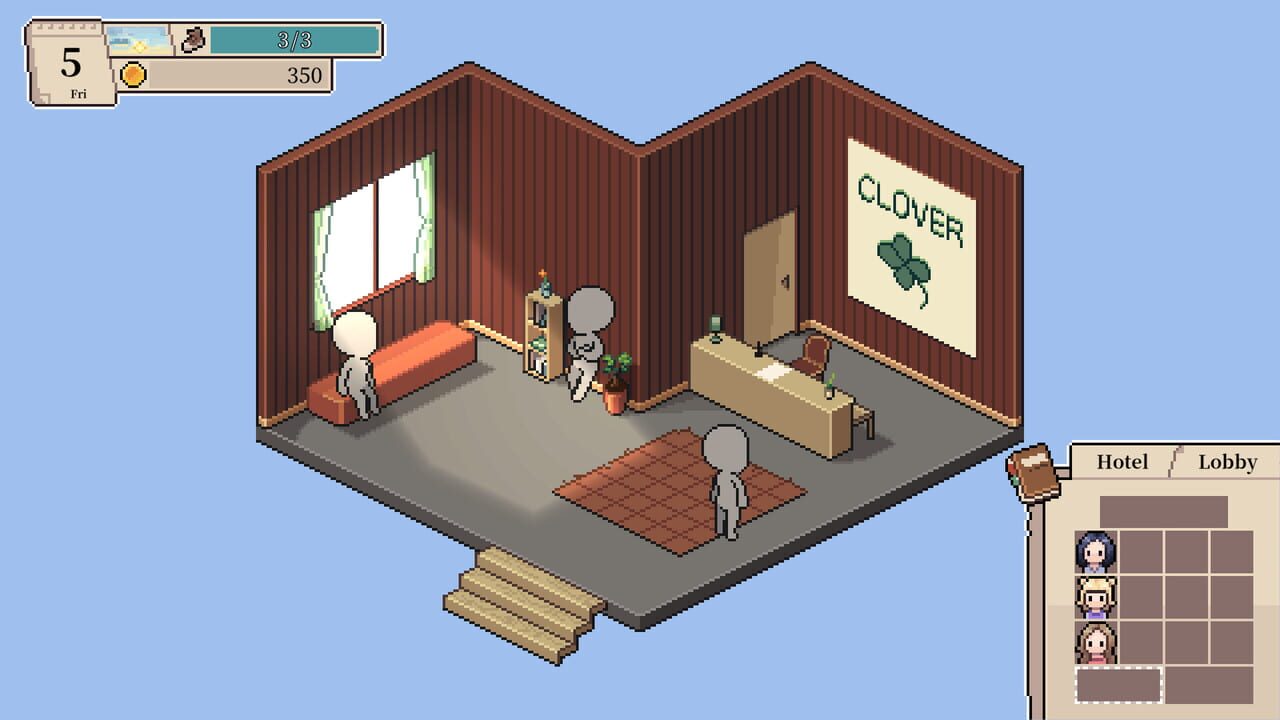Click the coin icon on the money bar
The height and width of the screenshot is (720, 1280).
135,73
